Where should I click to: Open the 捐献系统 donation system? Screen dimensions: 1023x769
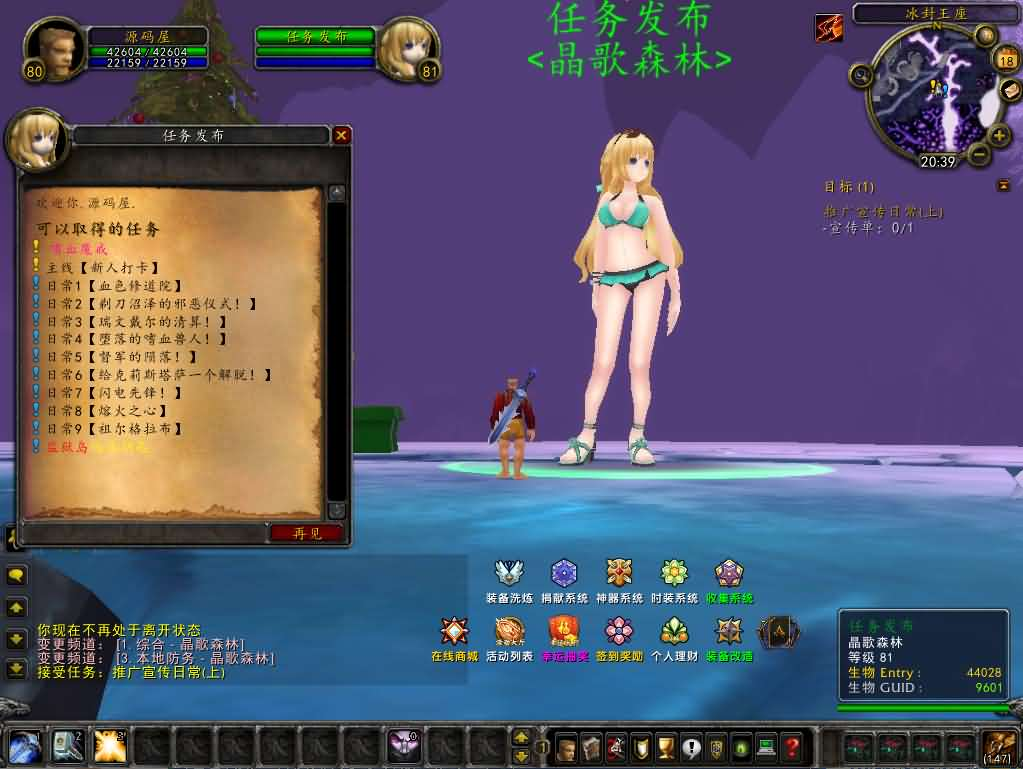(x=564, y=574)
